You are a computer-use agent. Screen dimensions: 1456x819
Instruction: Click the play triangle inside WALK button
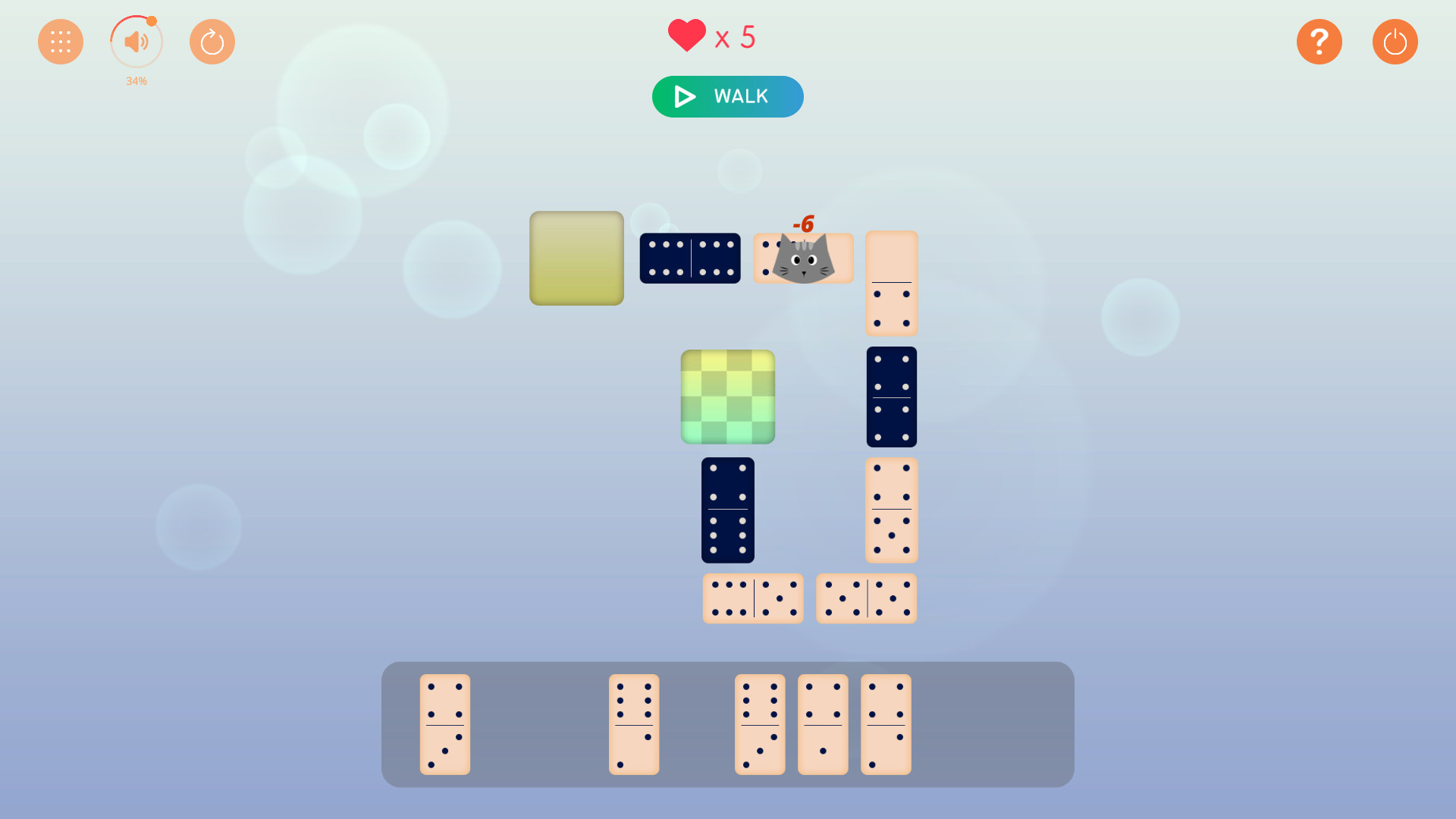[683, 96]
